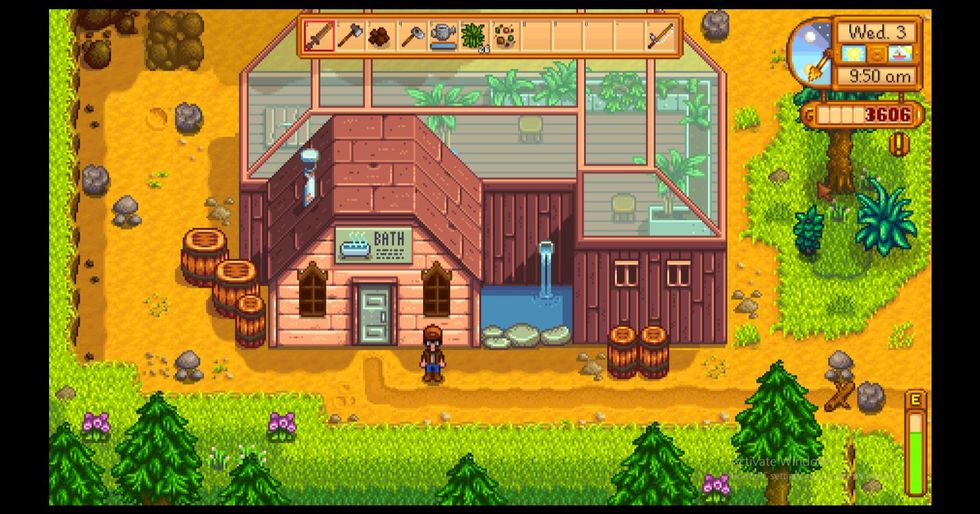This screenshot has height=514, width=980.
Task: Select the sword in the hotbar
Action: tap(319, 37)
